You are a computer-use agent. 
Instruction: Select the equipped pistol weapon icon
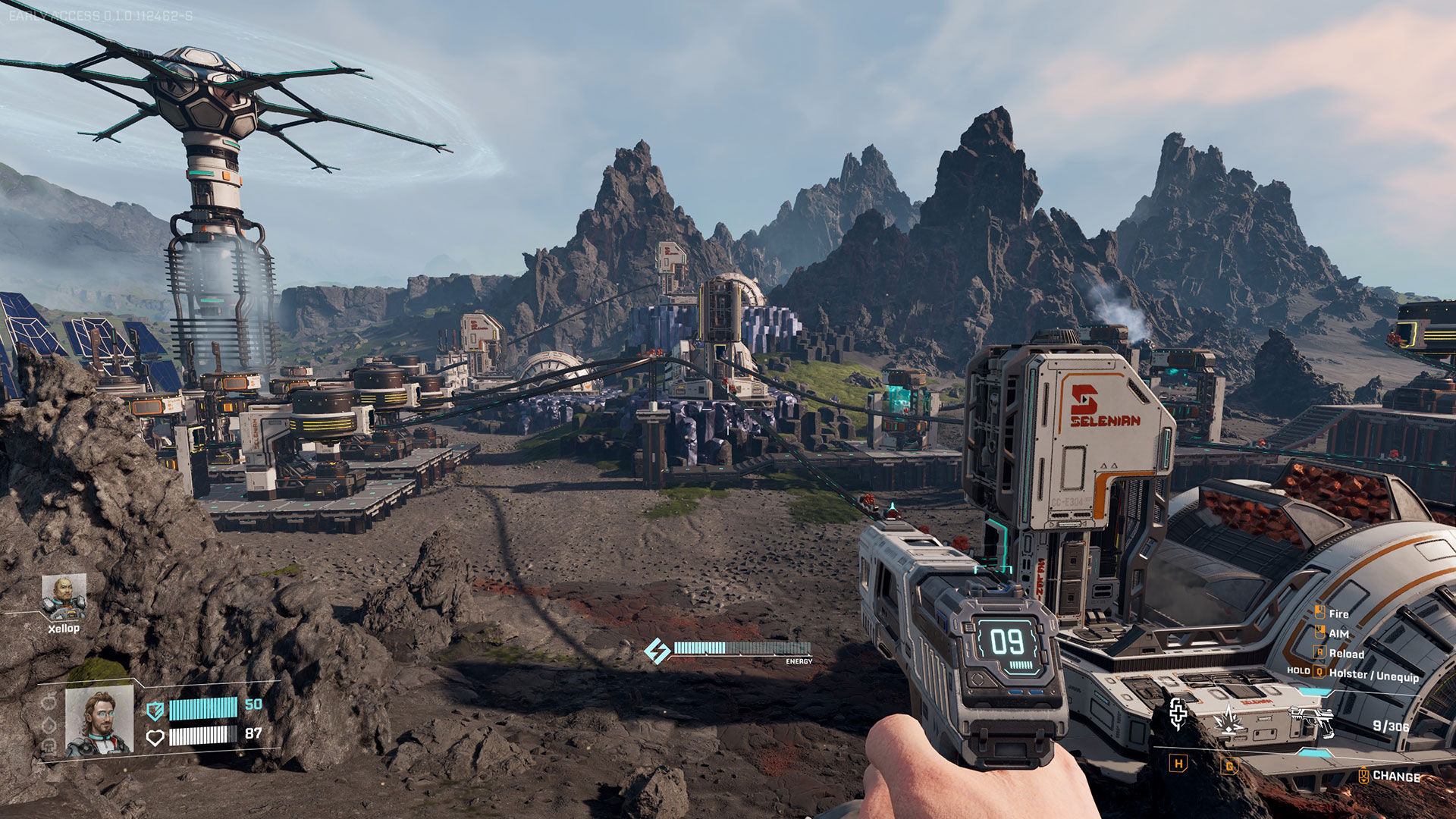tap(1311, 719)
